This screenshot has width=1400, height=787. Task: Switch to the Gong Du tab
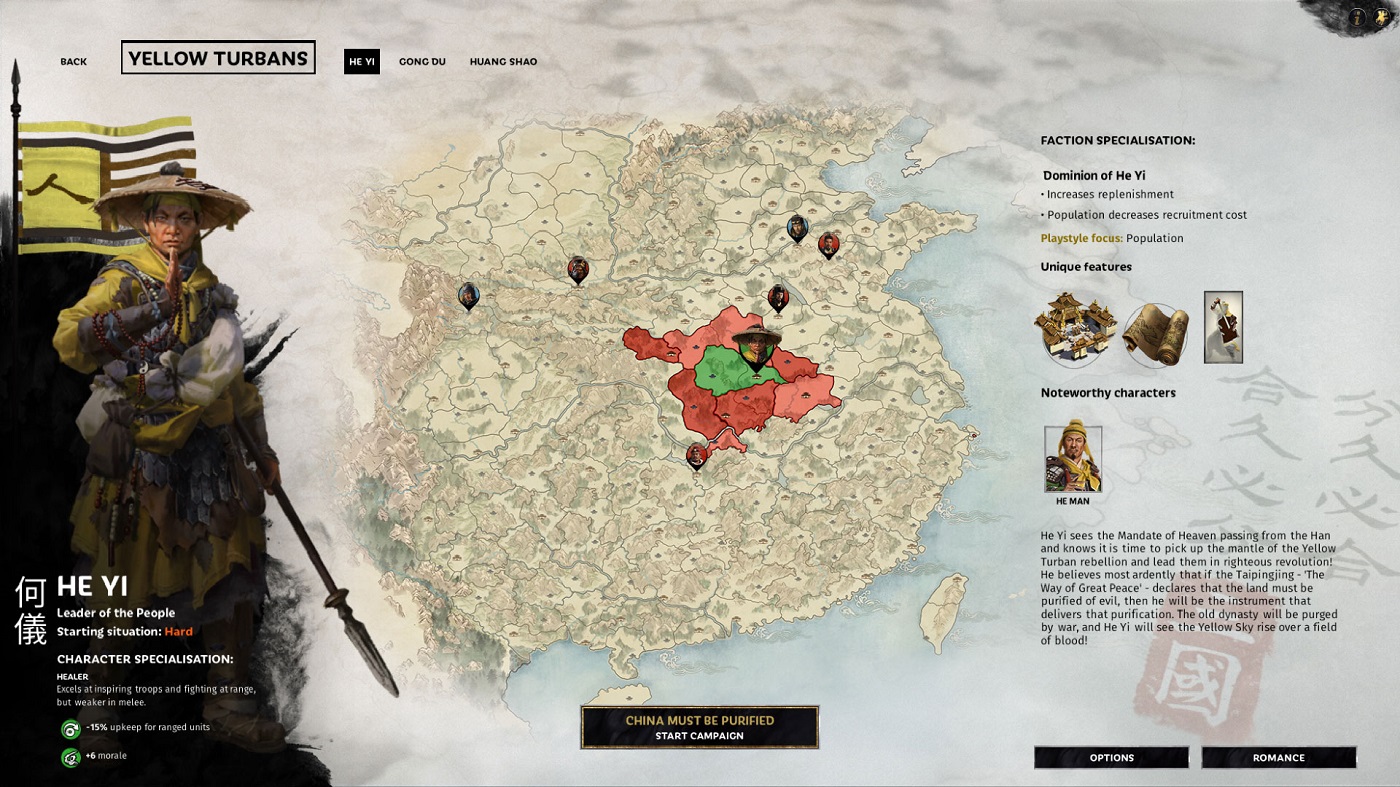[x=421, y=61]
